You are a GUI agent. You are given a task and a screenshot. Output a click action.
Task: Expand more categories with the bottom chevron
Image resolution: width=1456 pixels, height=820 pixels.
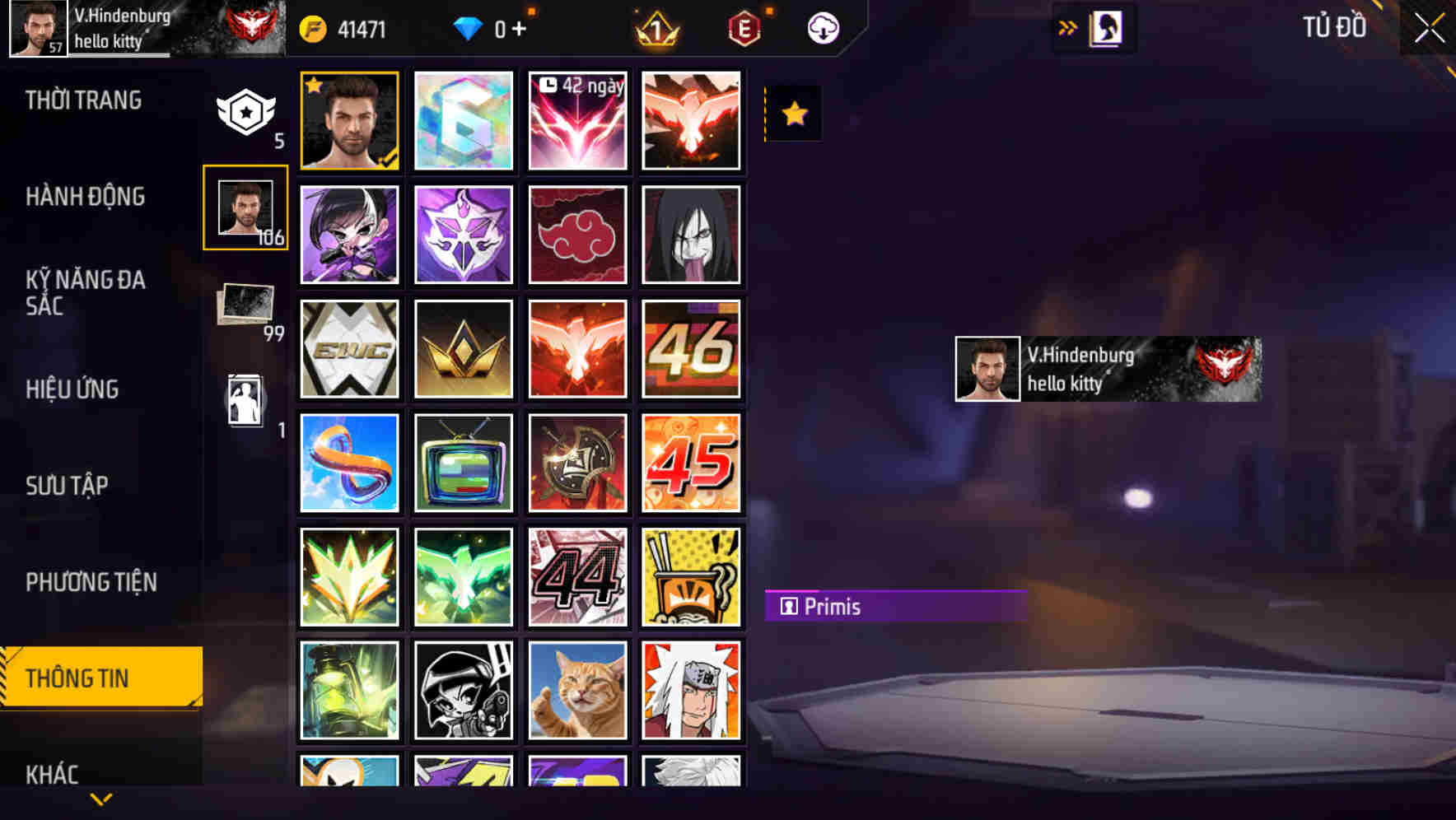point(100,798)
